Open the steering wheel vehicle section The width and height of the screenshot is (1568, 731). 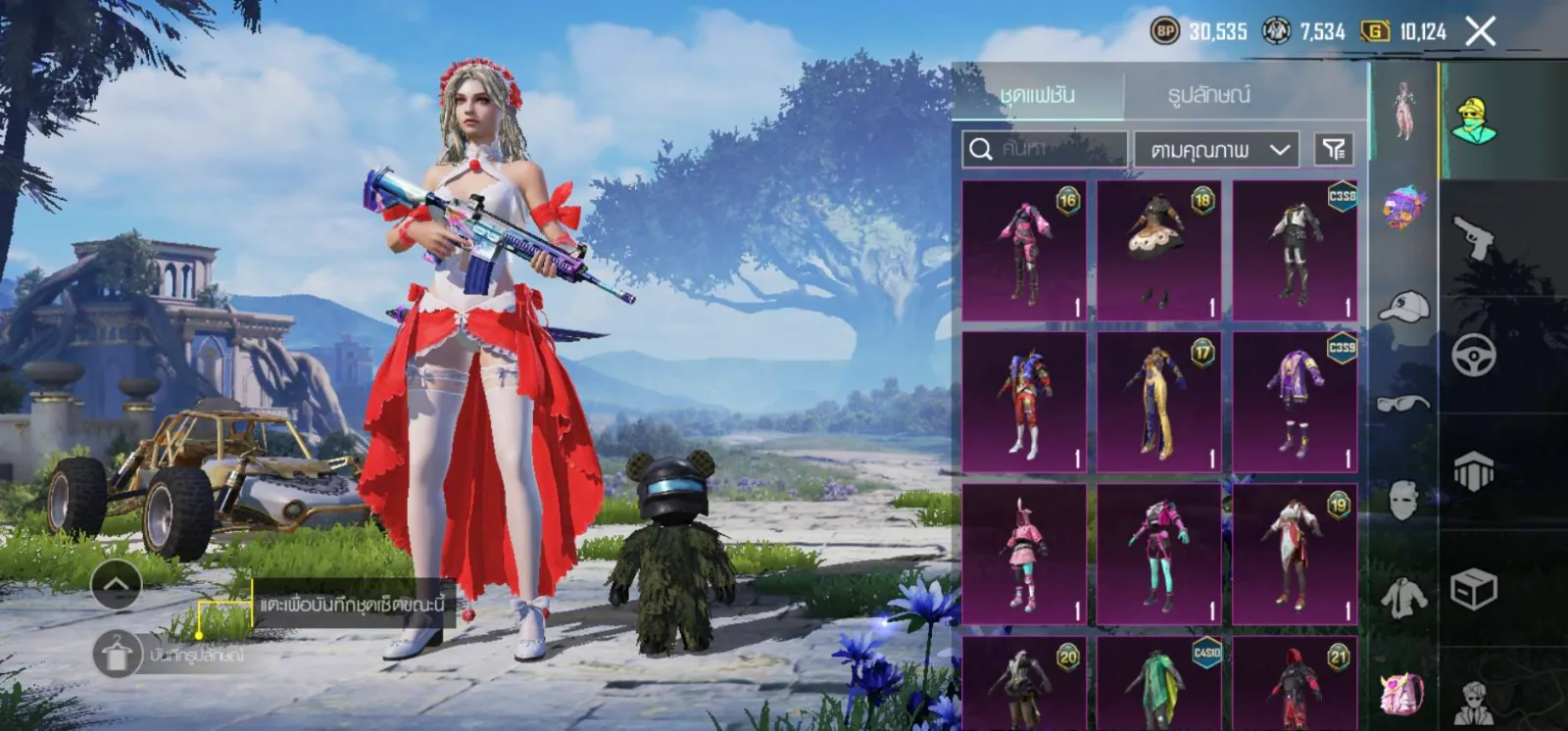tap(1474, 355)
